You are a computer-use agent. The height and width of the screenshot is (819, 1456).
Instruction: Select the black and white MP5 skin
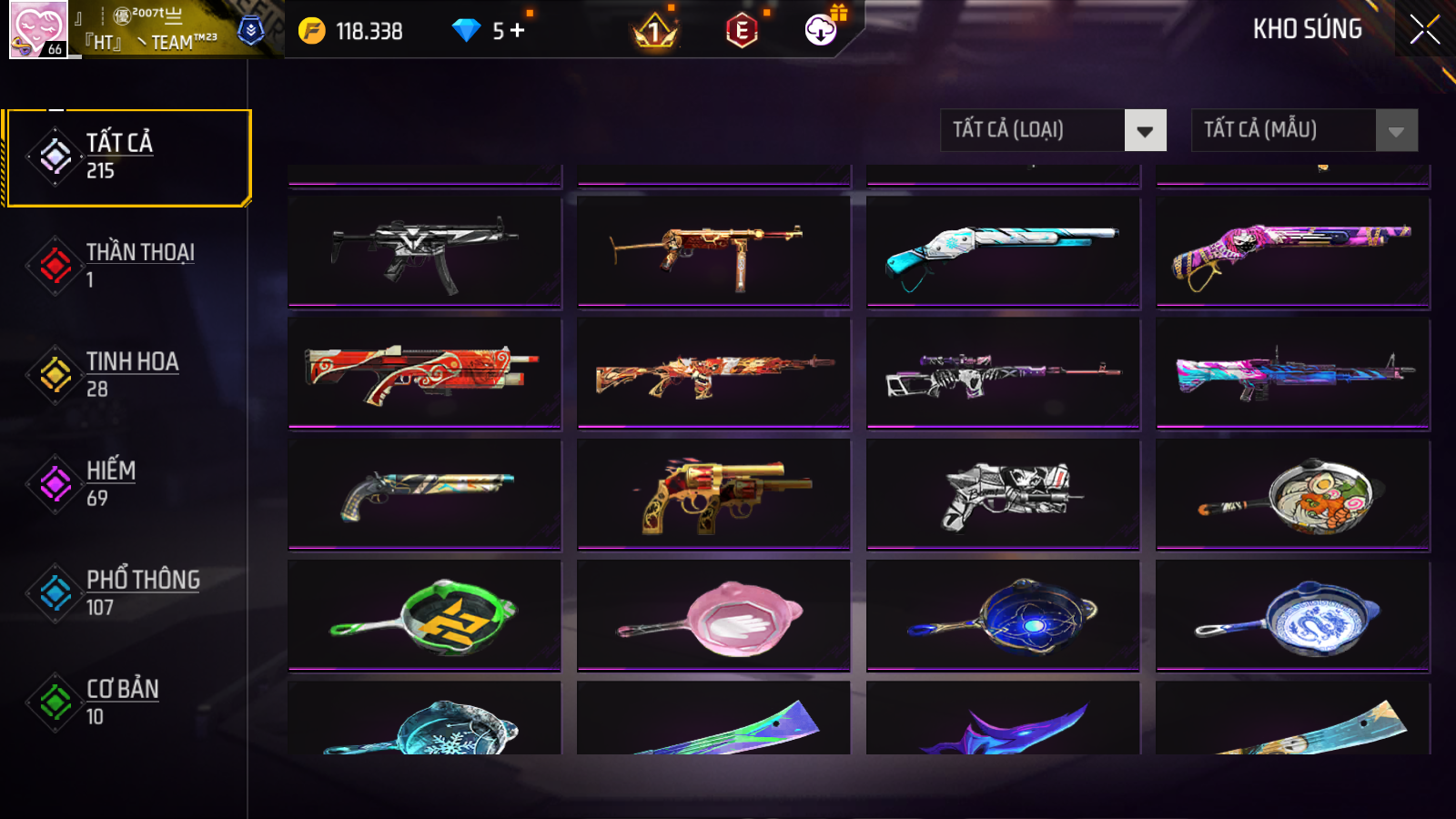[424, 252]
